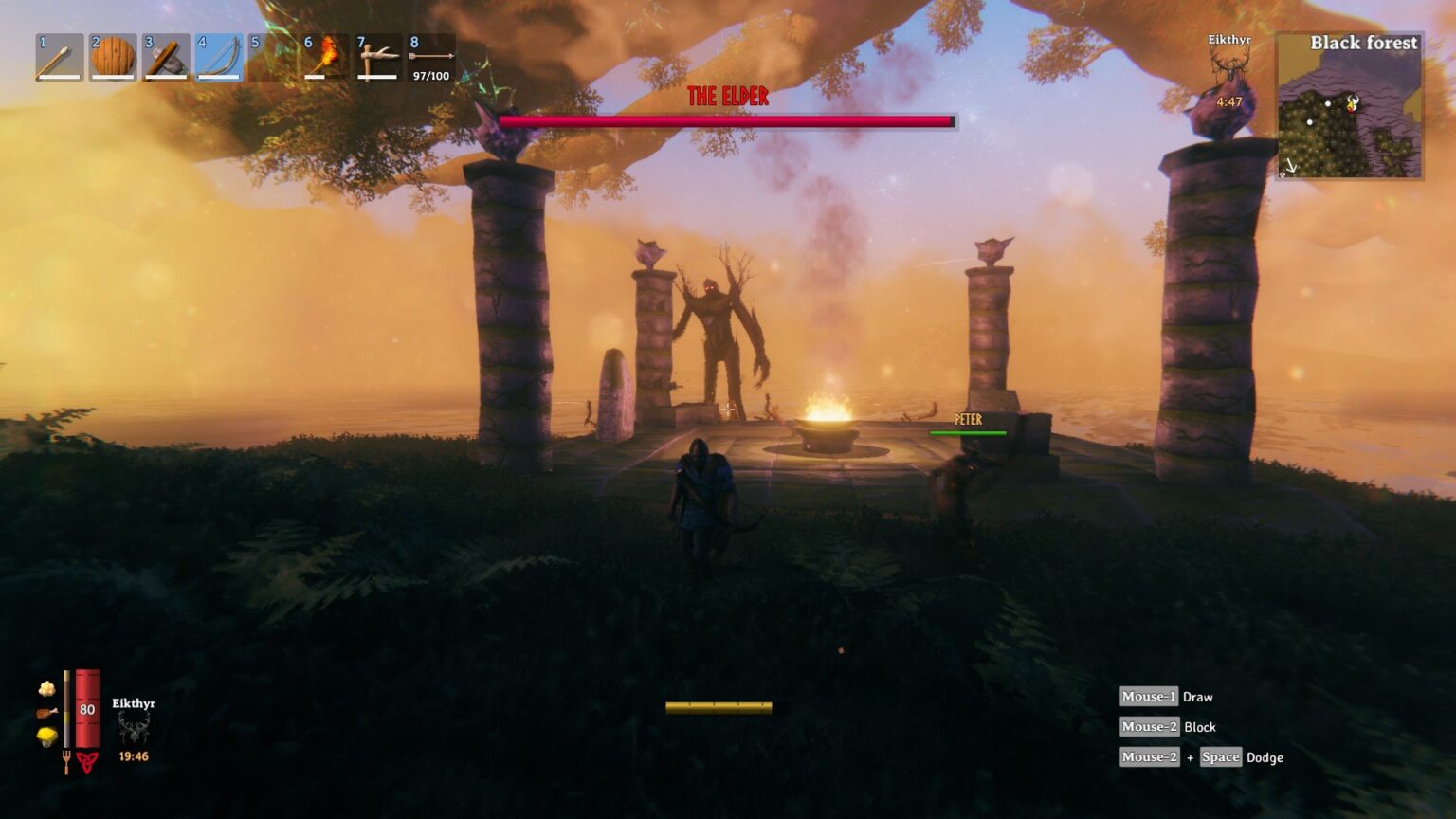Click the Eikthyr status icon beside the minimap
Image resolution: width=1456 pixels, height=819 pixels.
1228,64
